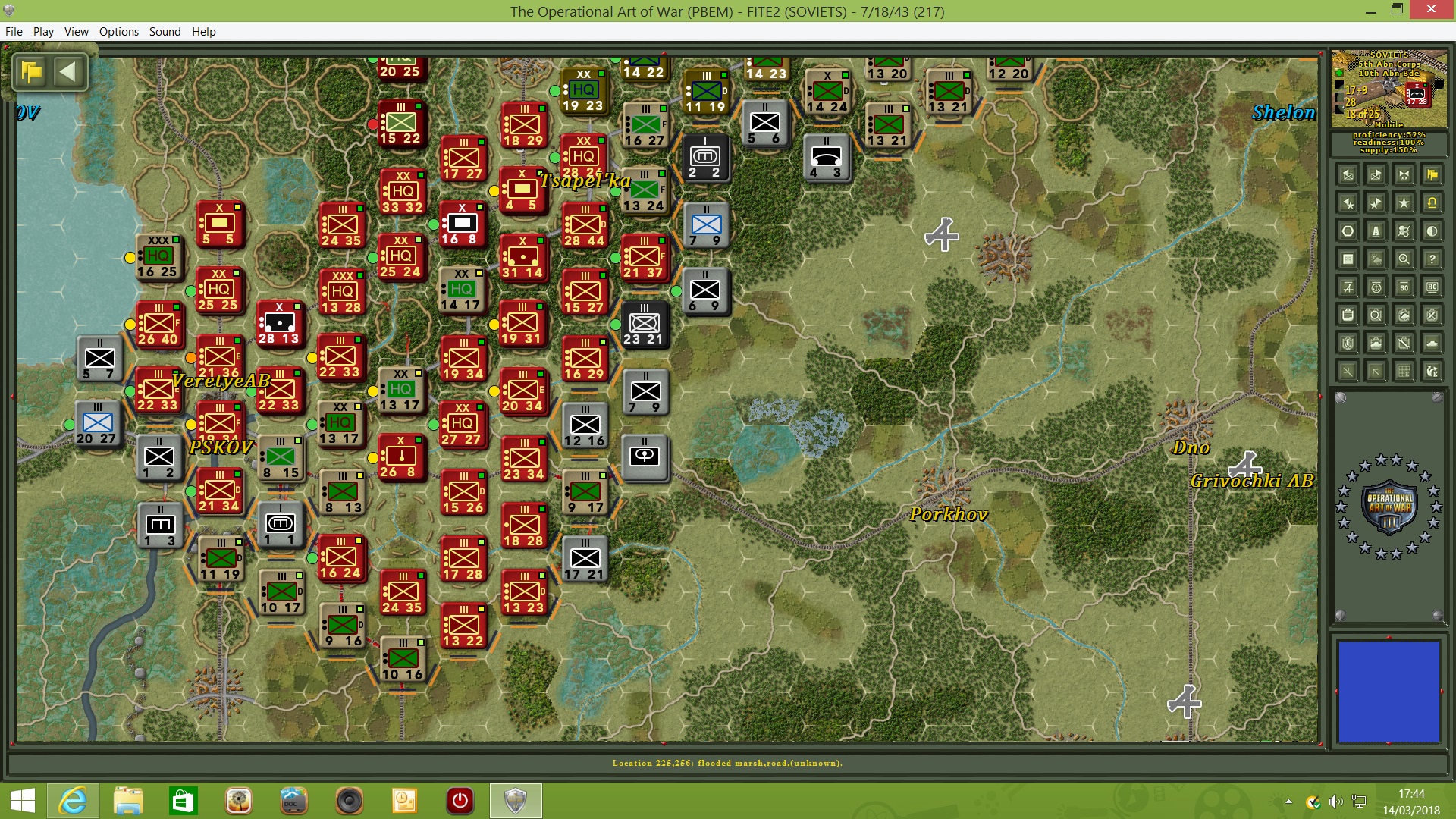Toggle map shading with the half-circle icon
Screen dimensions: 1456x819
[1432, 230]
